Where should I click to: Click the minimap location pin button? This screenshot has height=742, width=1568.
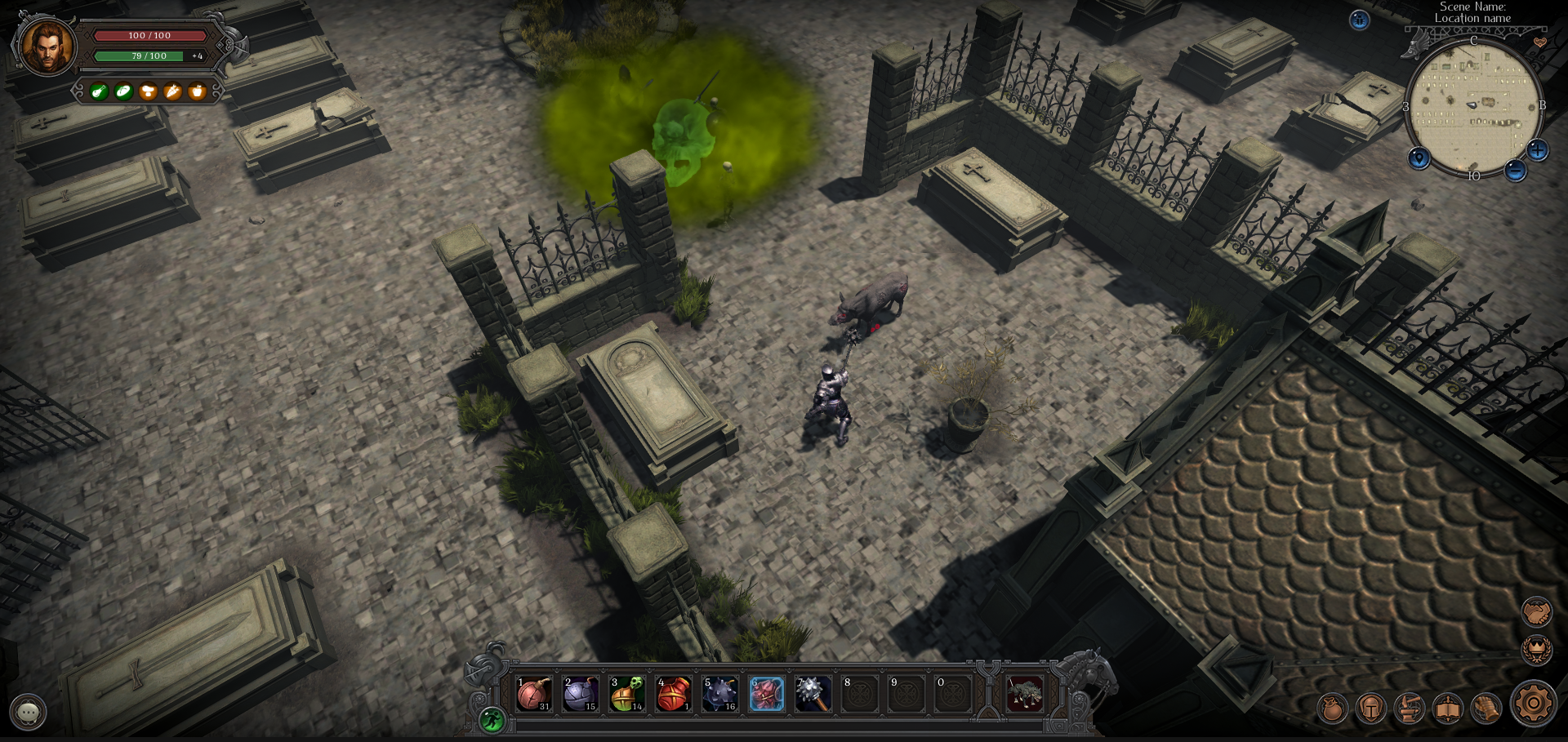[1419, 158]
